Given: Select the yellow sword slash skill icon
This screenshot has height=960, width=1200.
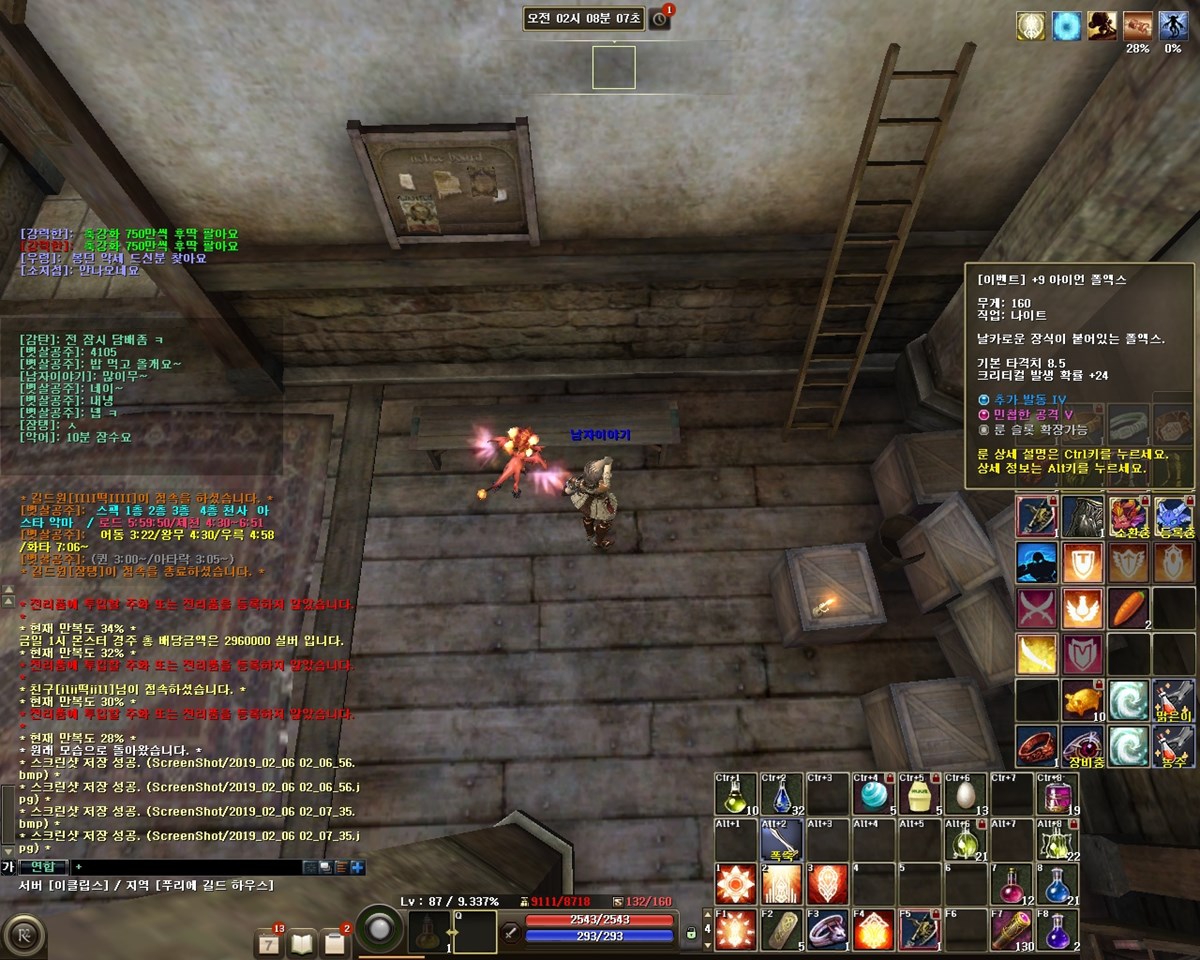Looking at the screenshot, I should click(1036, 653).
